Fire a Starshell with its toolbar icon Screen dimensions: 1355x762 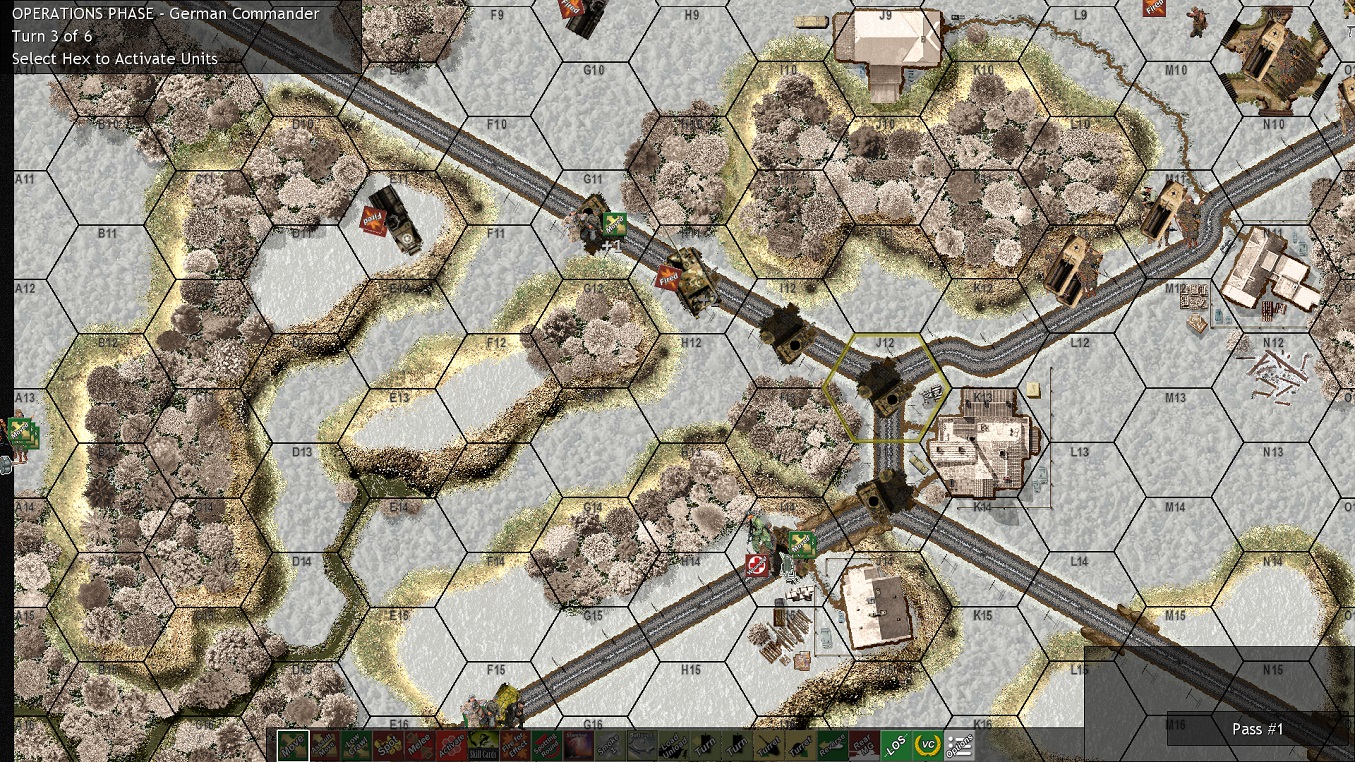click(576, 745)
